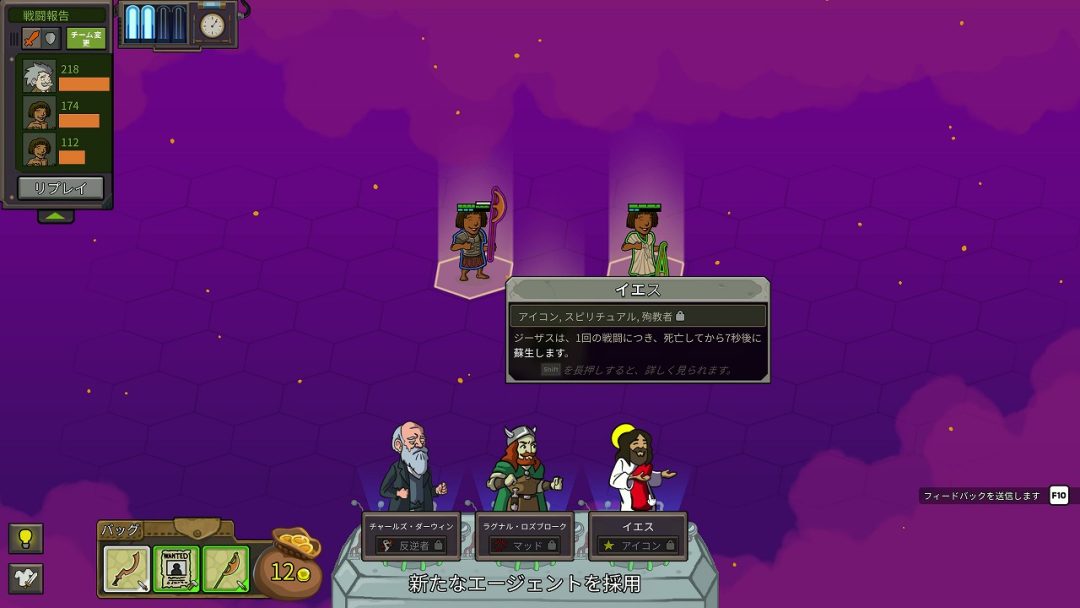1080x608 pixels.
Task: Show damage dealt with the sword icon
Action: [31, 38]
